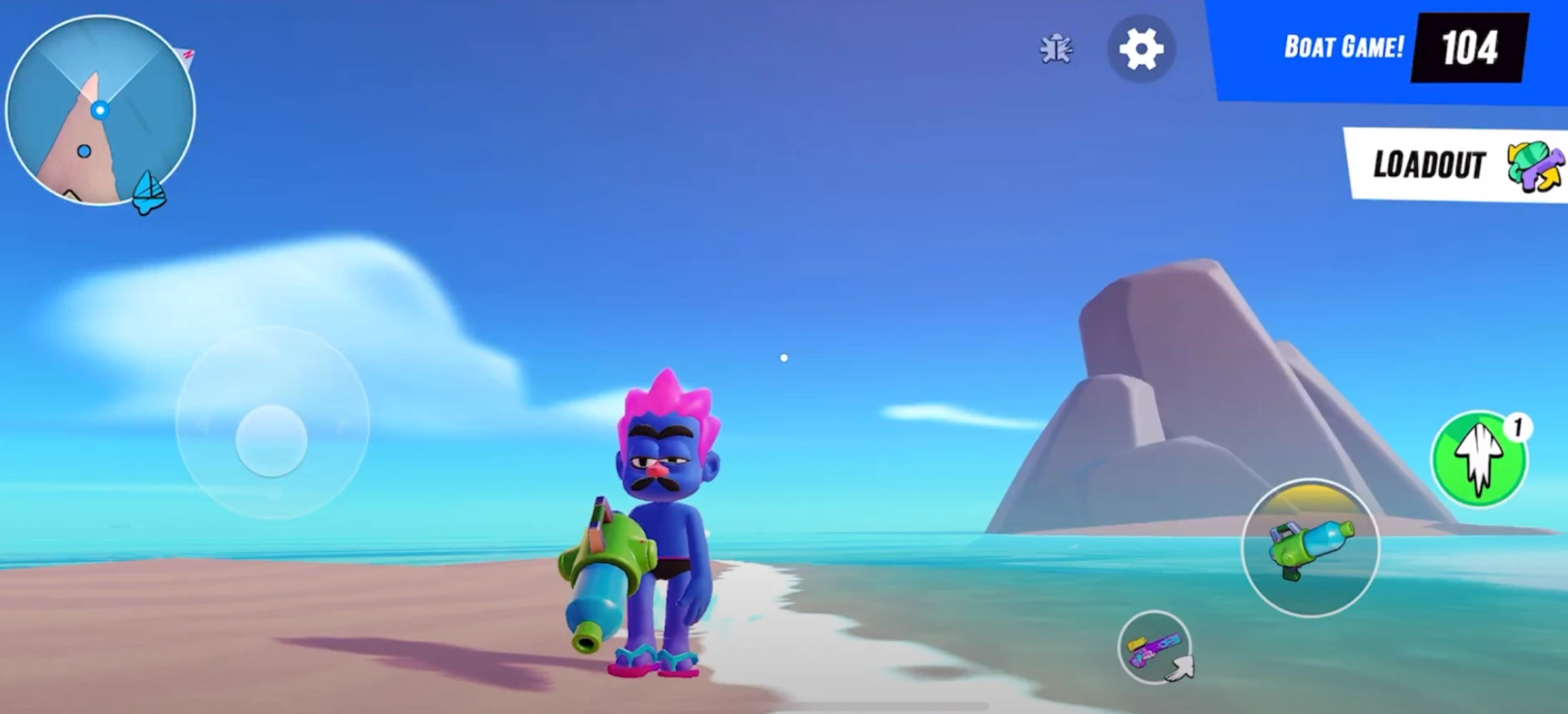1568x714 pixels.
Task: Open the gear settings menu
Action: (x=1141, y=48)
